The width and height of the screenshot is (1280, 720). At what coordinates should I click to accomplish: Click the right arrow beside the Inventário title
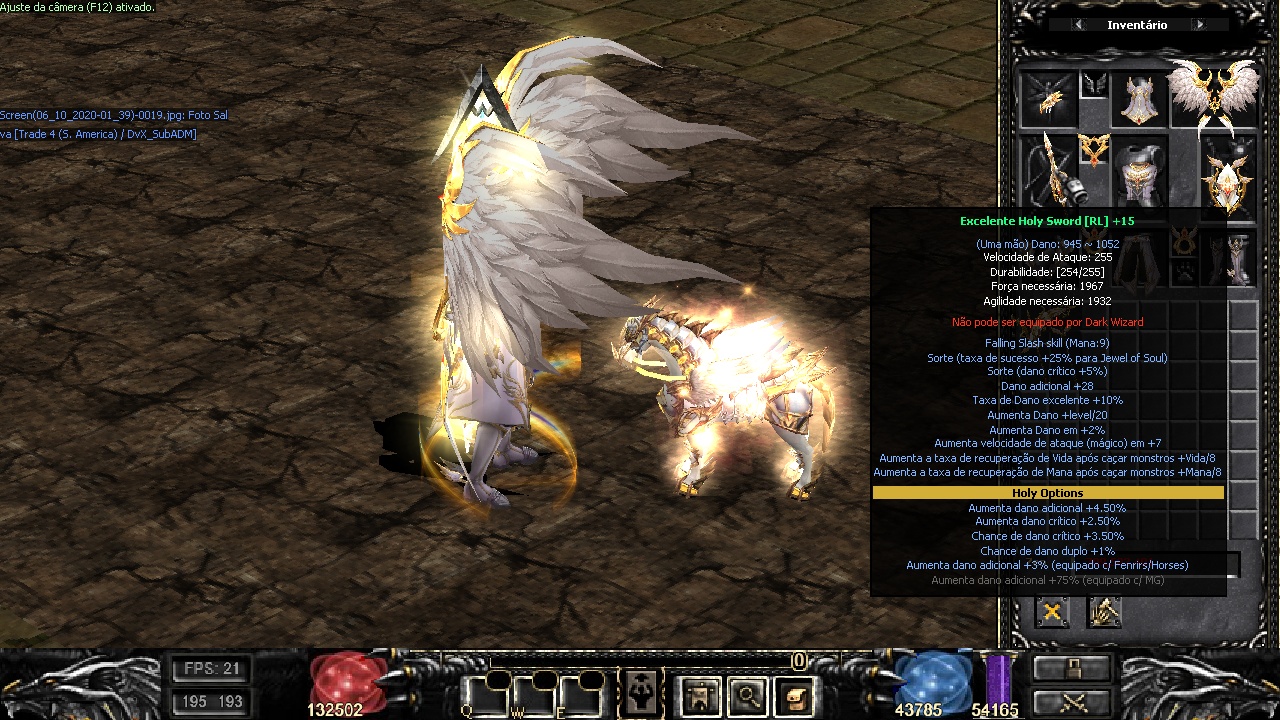click(1199, 25)
